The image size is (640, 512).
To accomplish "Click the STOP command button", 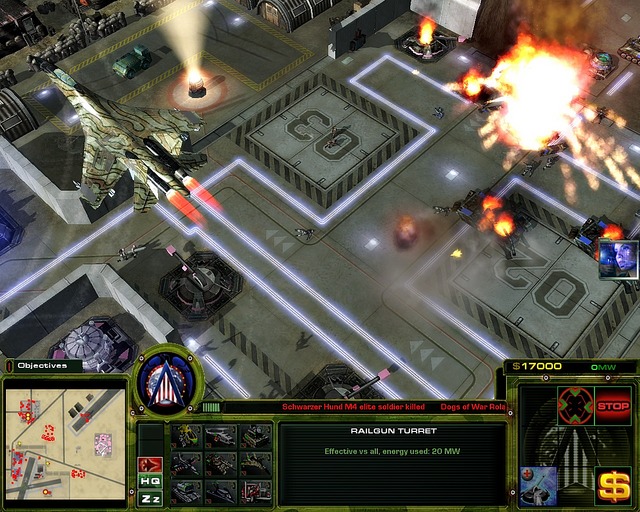I will (612, 406).
